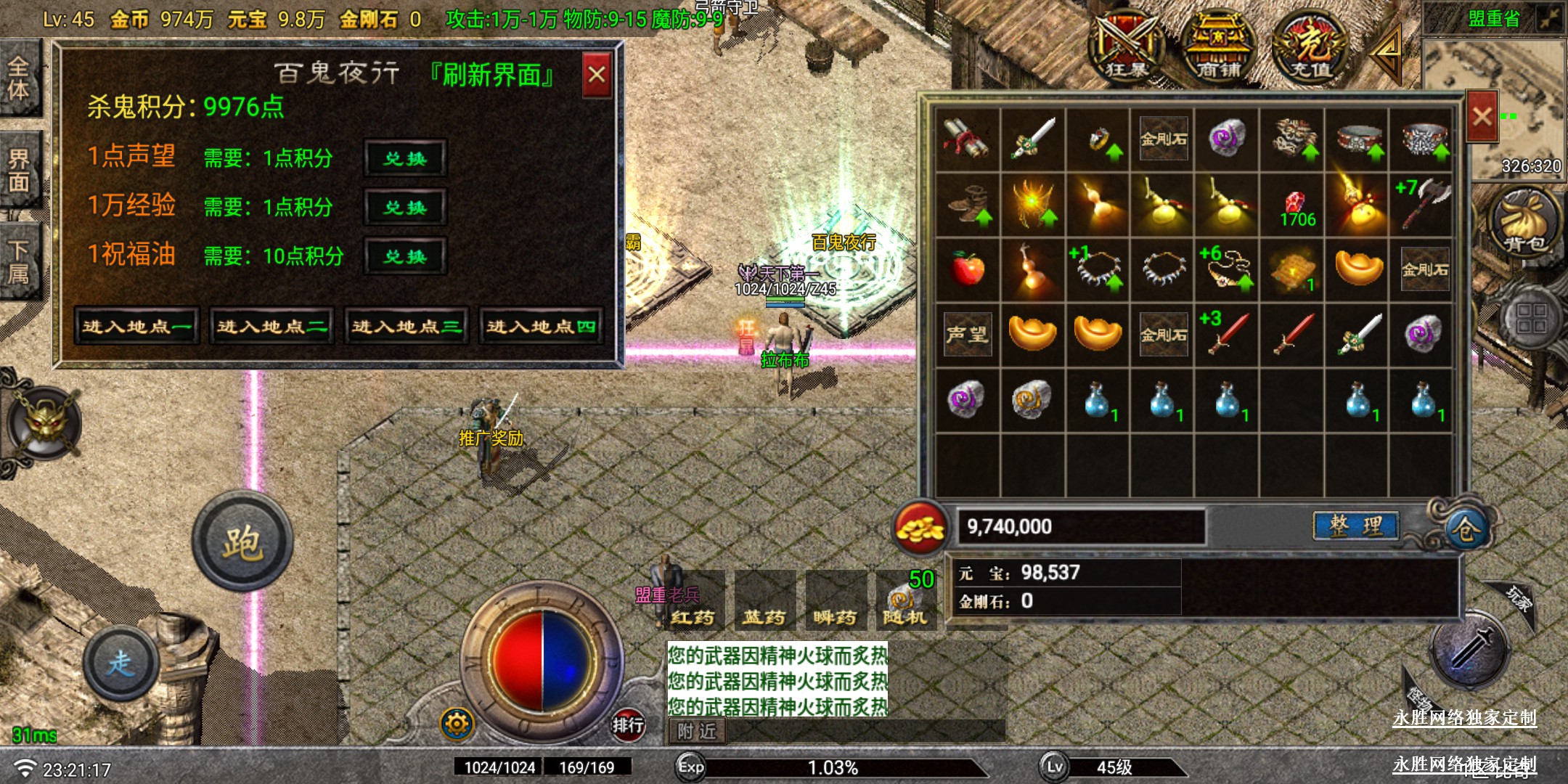Select the +7 axe weapon slot
Image resolution: width=1568 pixels, height=784 pixels.
click(x=1421, y=204)
